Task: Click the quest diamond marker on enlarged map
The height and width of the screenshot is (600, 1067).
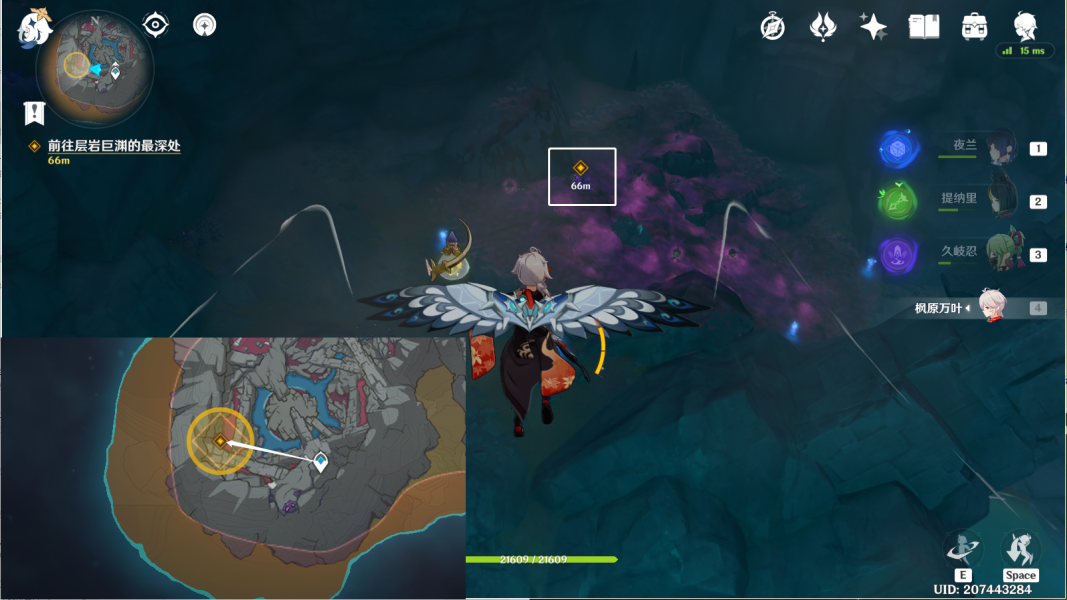Action: pos(220,440)
